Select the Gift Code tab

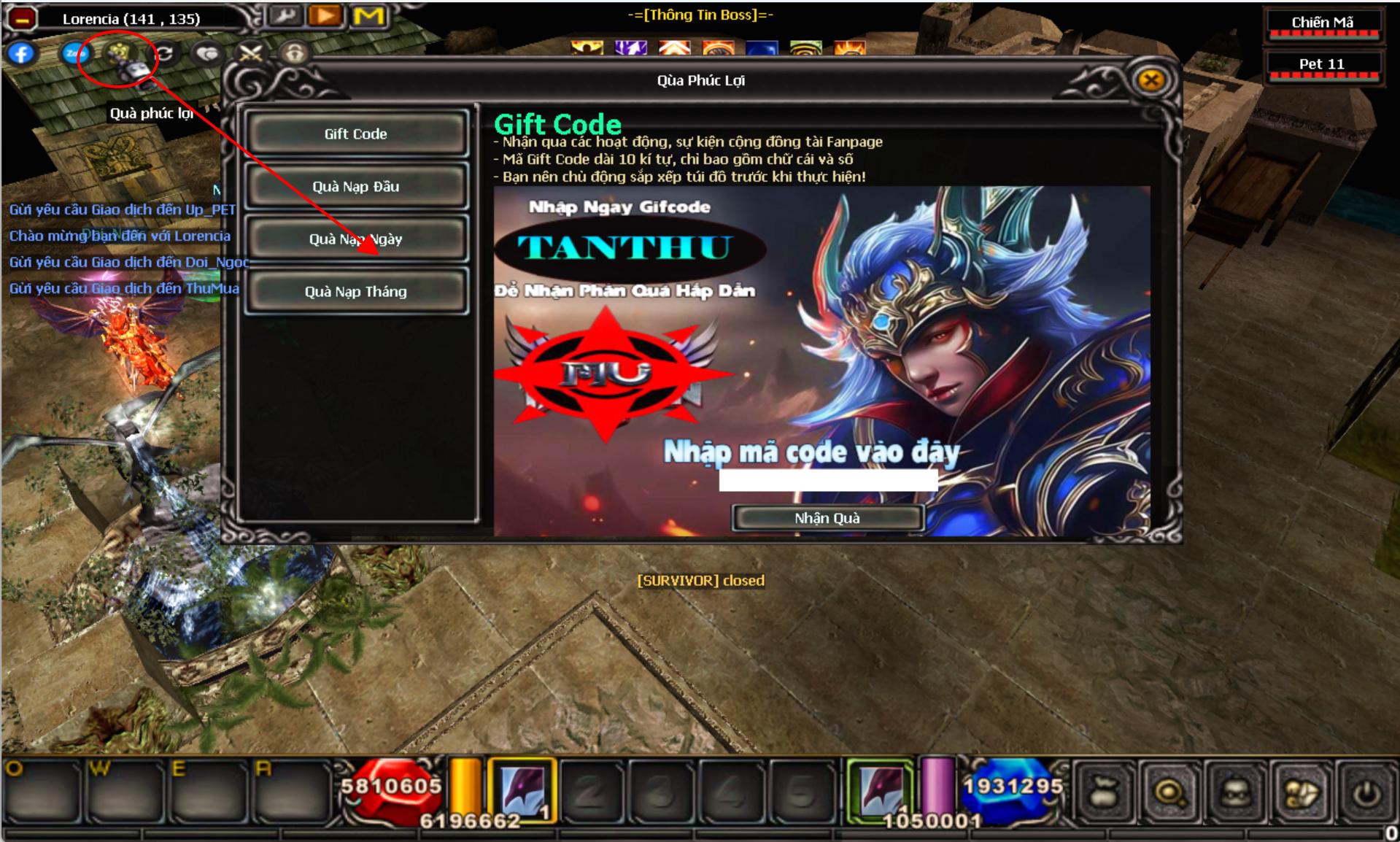356,134
